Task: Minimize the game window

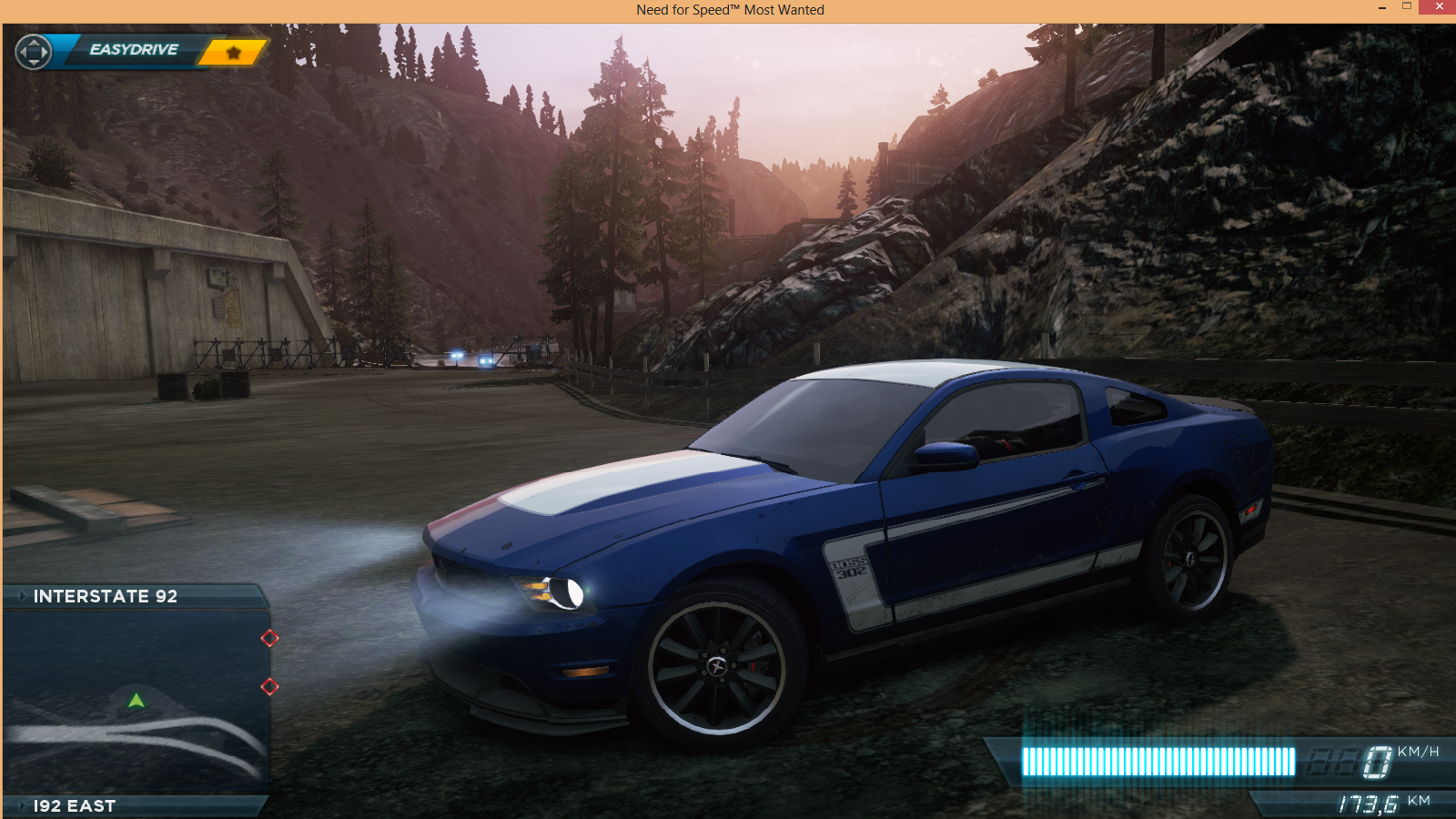Action: [x=1381, y=7]
